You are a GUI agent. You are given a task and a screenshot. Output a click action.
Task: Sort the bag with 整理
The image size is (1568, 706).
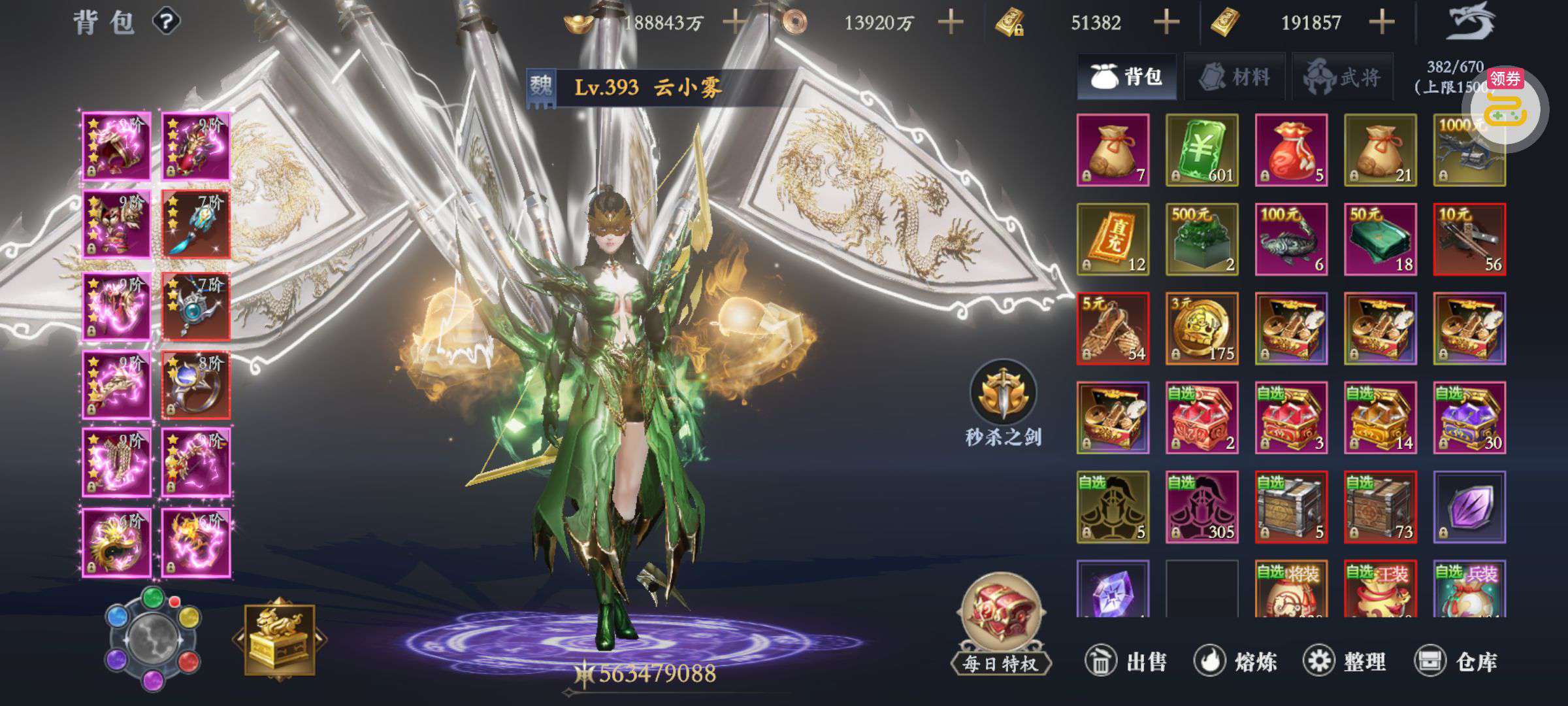coord(1345,662)
